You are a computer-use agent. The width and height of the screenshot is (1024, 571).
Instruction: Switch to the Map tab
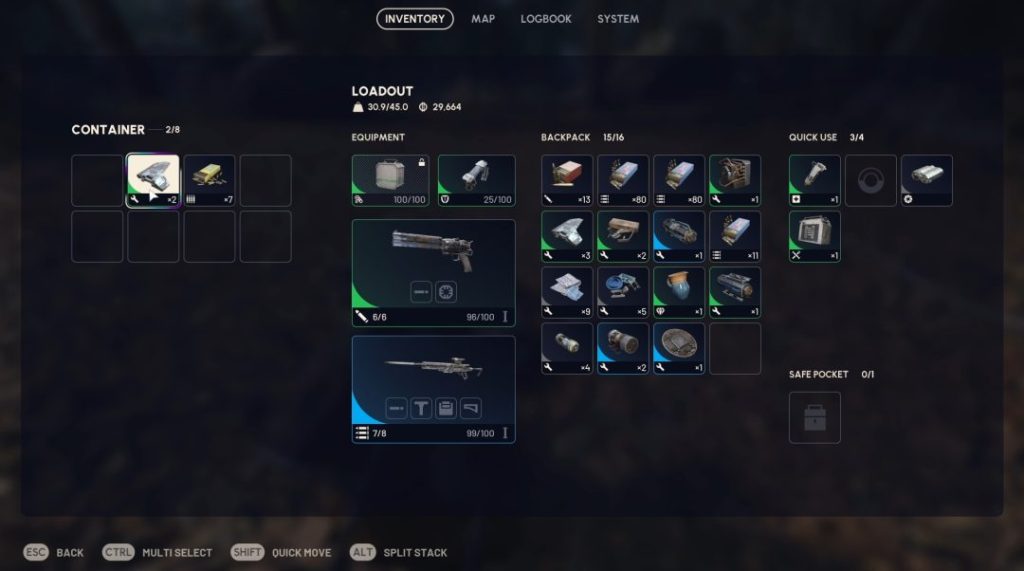point(483,19)
